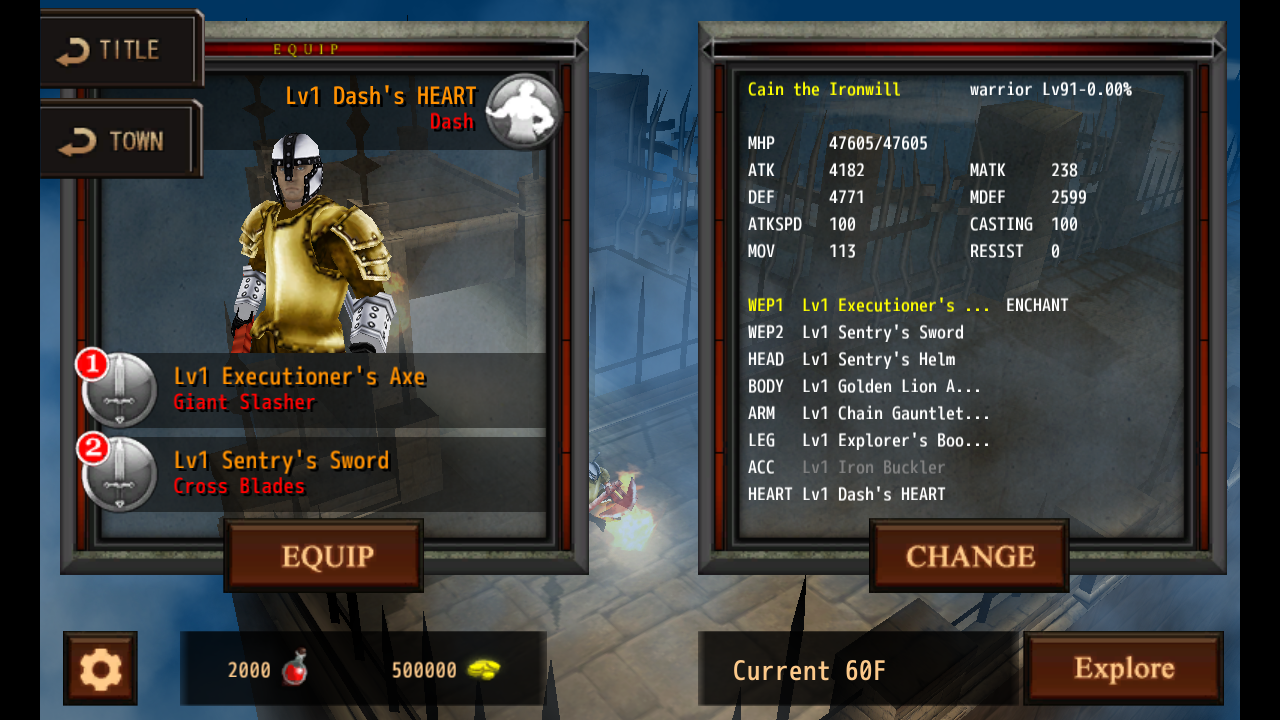1280x720 pixels.
Task: Select the WEP1 Executioner's row in stats list
Action: 868,305
